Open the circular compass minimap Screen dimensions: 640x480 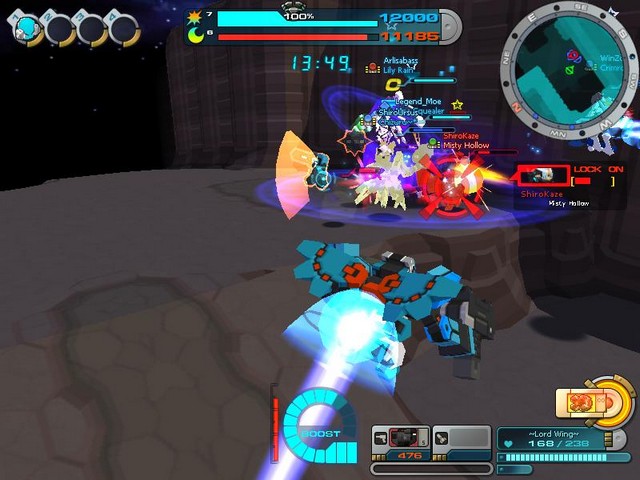569,60
